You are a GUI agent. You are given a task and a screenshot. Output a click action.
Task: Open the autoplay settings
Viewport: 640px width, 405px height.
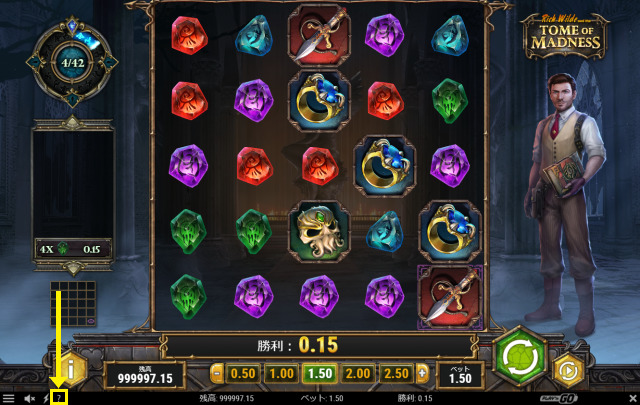[x=569, y=368]
